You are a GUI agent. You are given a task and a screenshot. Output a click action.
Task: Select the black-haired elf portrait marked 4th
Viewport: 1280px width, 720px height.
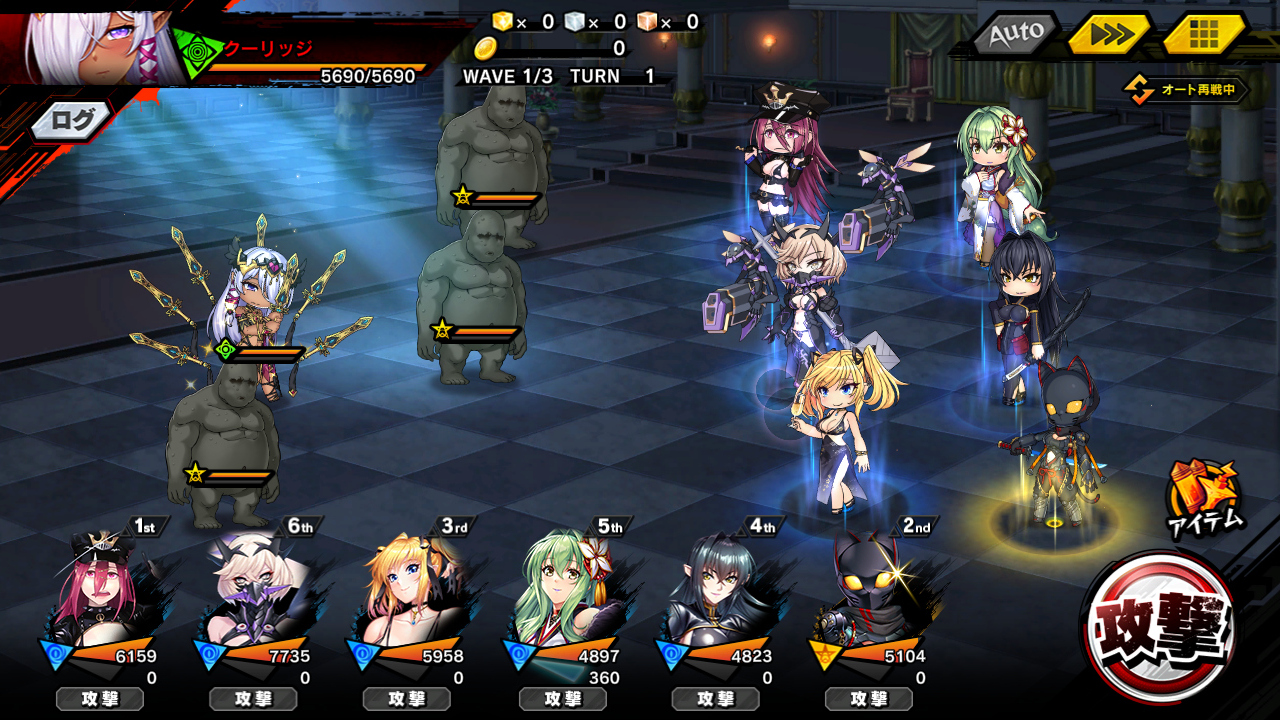coord(716,590)
